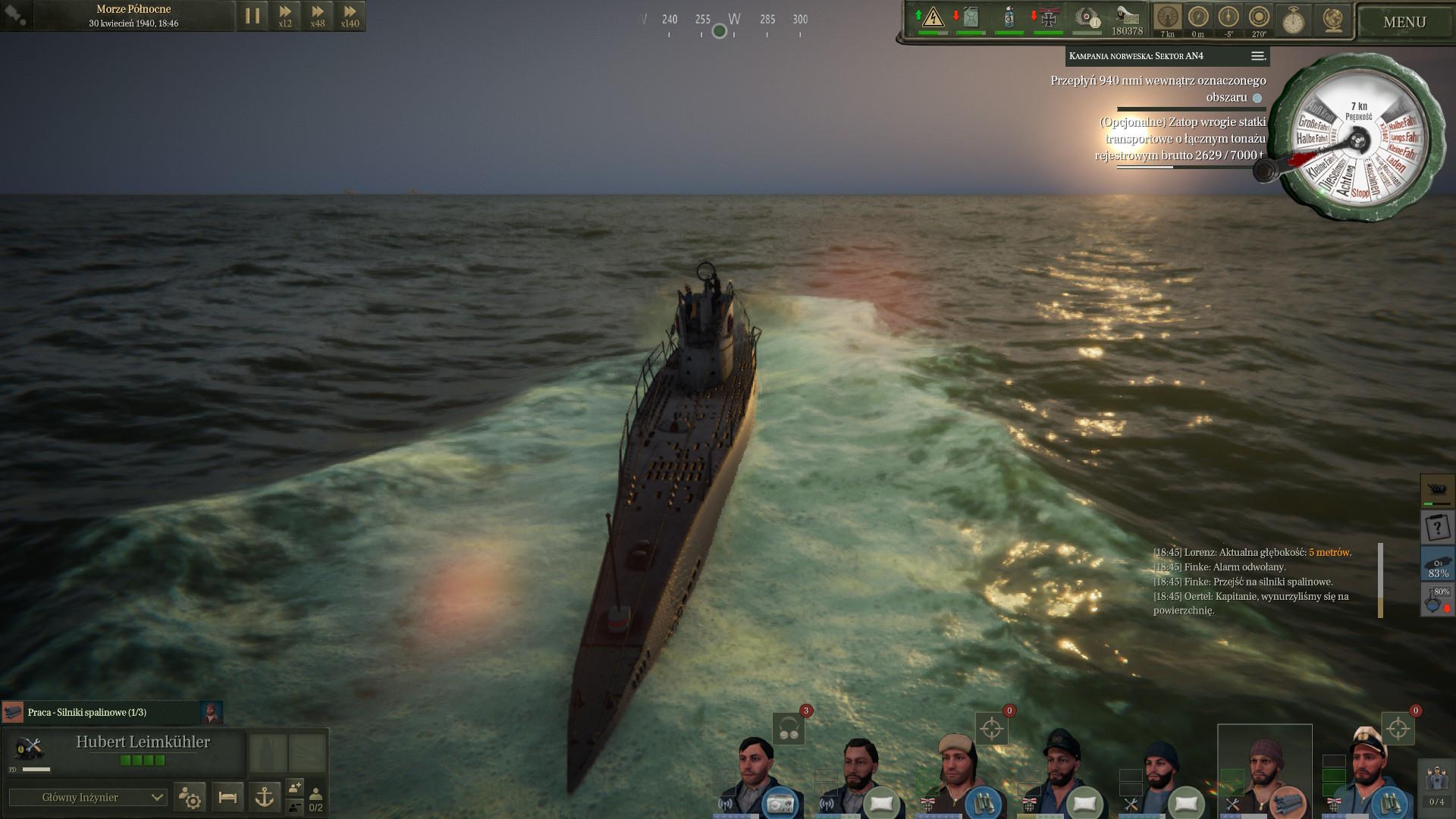Click the stopwatch icon

click(x=1293, y=20)
